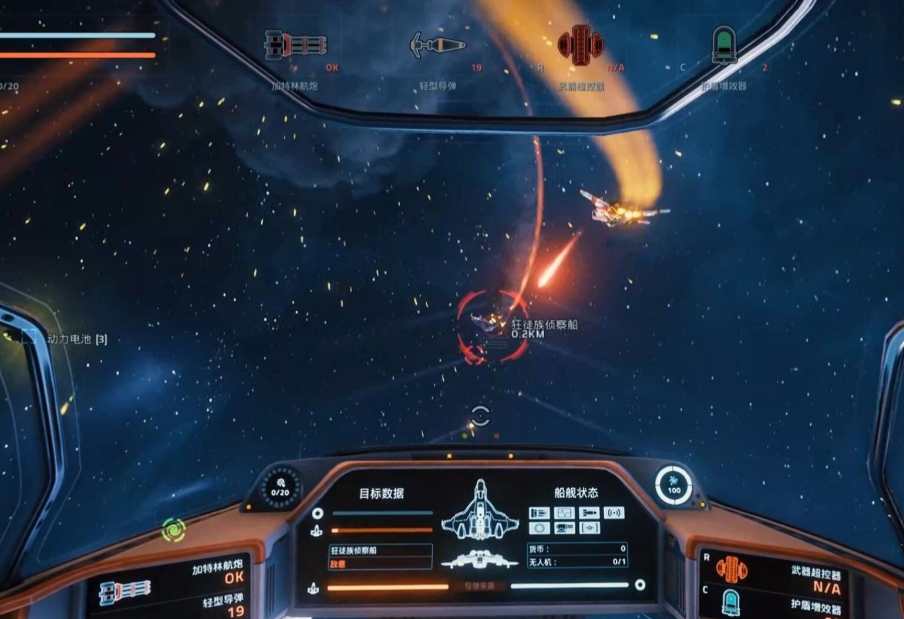The height and width of the screenshot is (619, 904).
Task: Select the 动力电池 loot marker
Action: coord(31,339)
